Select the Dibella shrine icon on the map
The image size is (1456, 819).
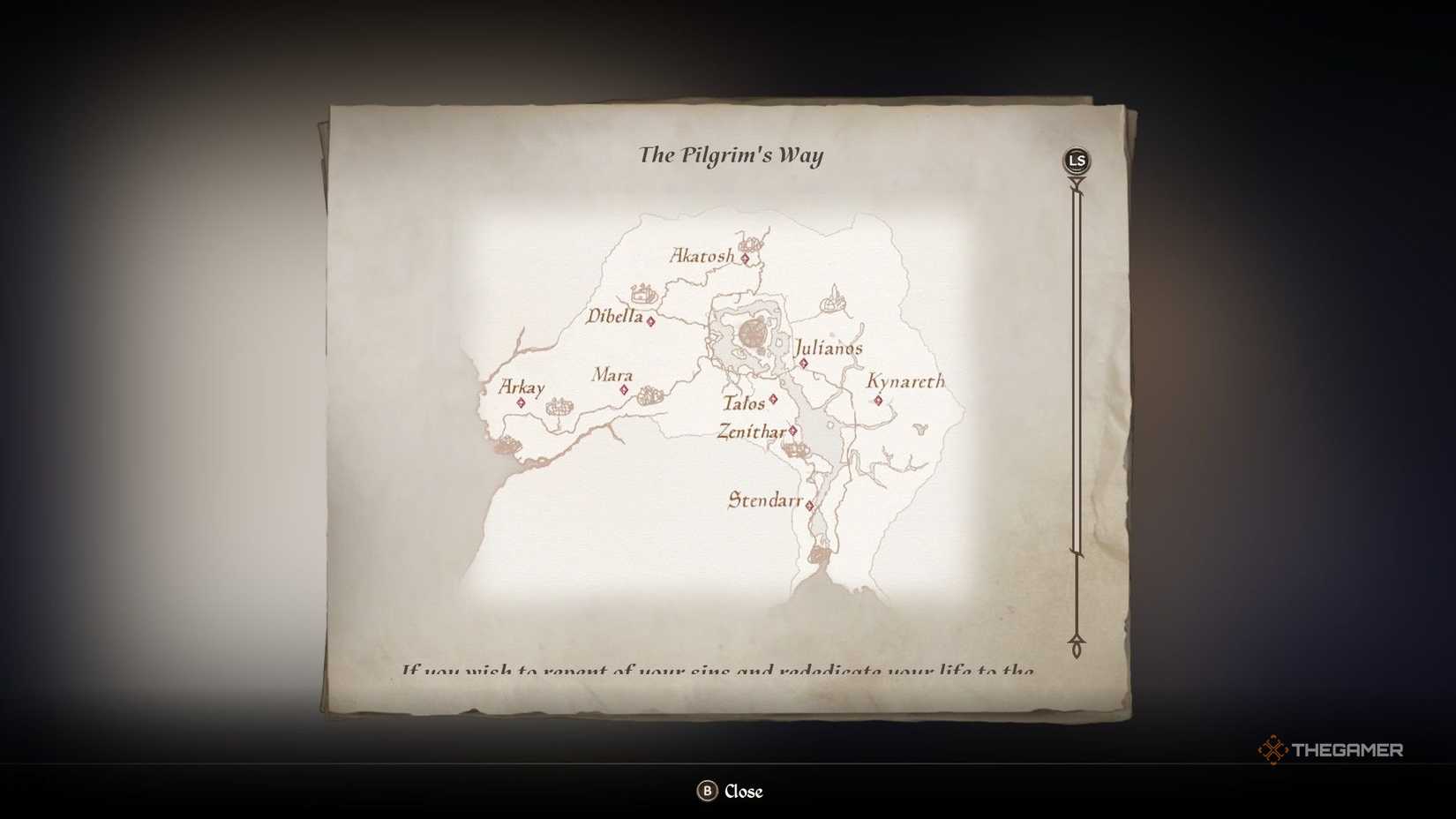[x=650, y=323]
